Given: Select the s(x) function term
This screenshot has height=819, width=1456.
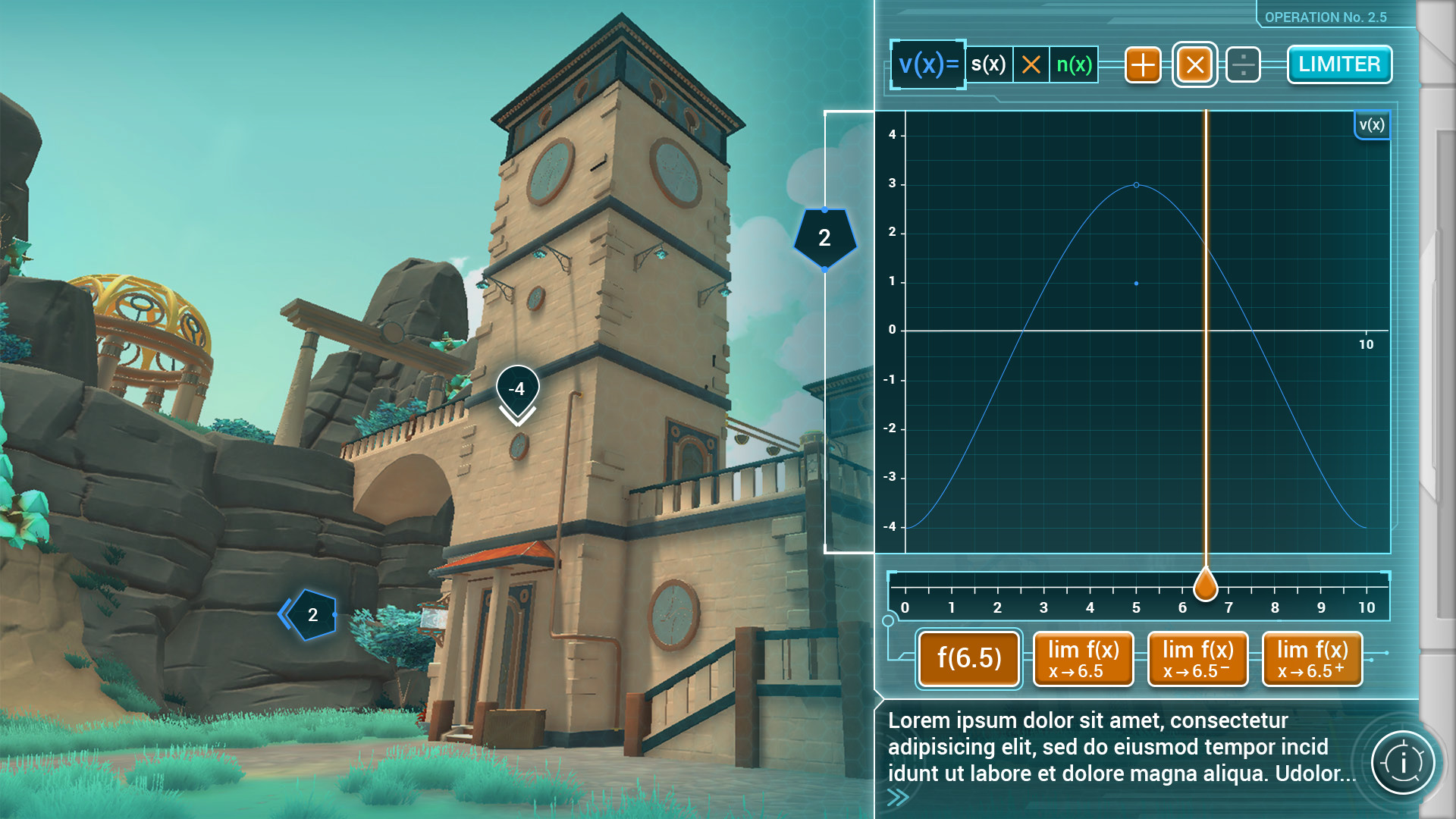Looking at the screenshot, I should 988,64.
